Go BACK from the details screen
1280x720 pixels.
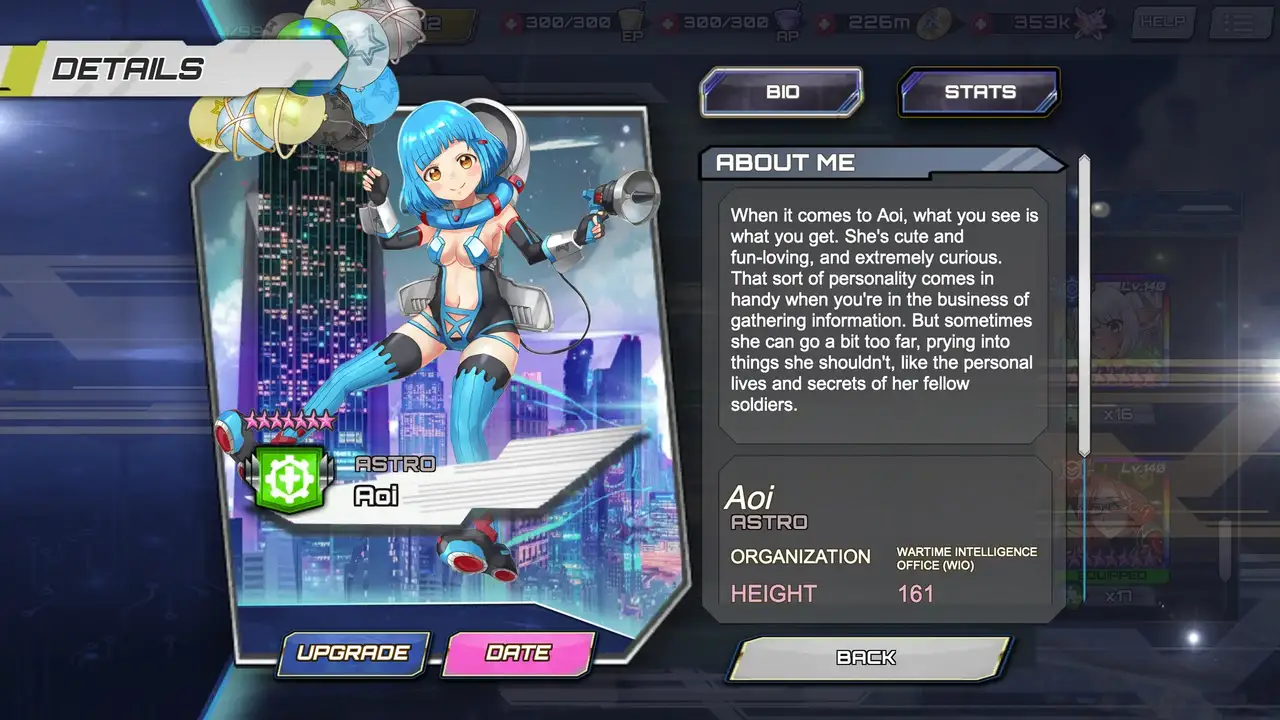(867, 658)
